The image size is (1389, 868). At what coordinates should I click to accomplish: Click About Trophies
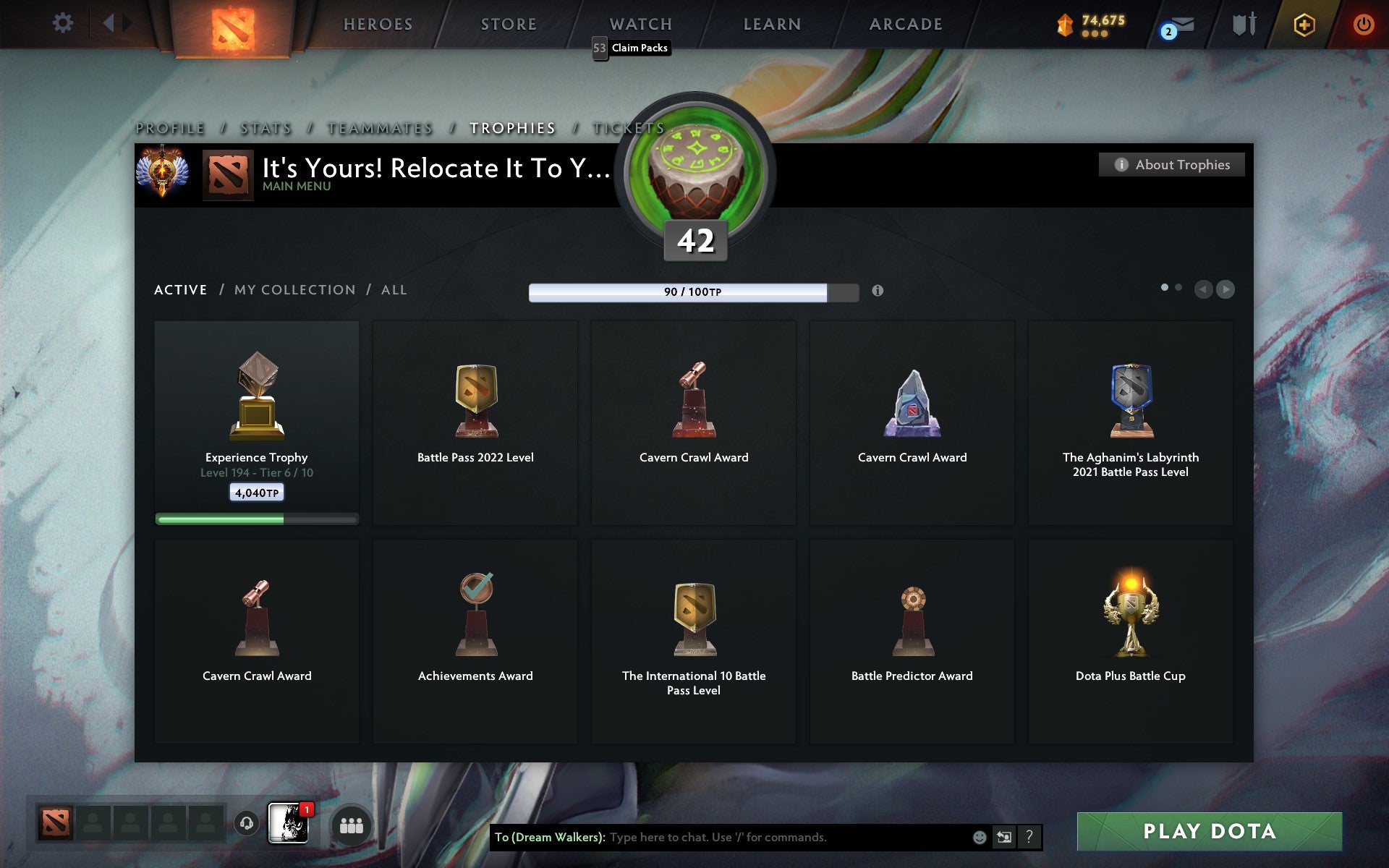click(1171, 165)
